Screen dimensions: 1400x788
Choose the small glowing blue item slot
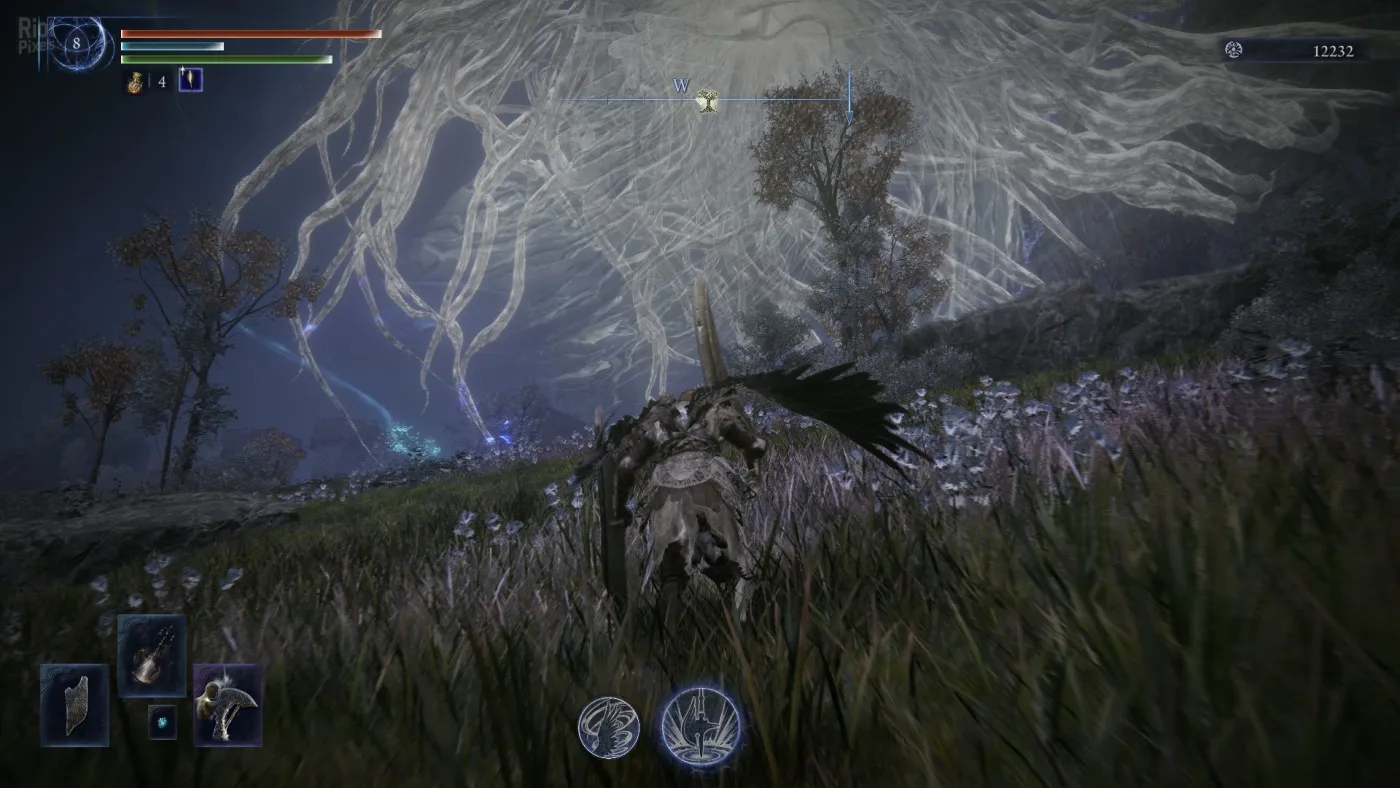[162, 722]
